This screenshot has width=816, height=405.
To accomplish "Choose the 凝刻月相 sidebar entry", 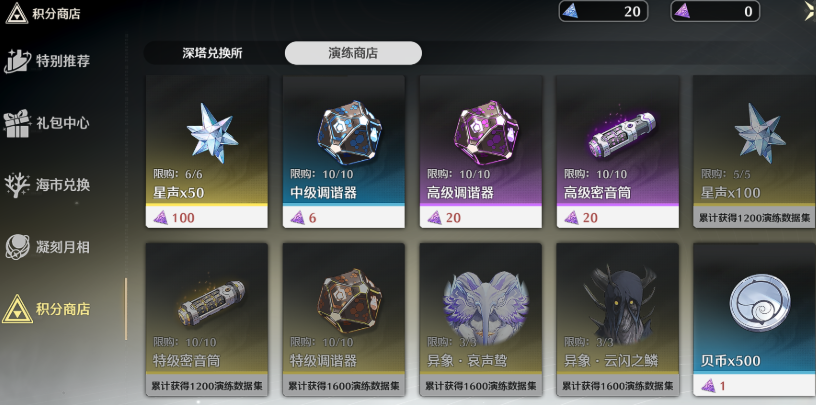I will [62, 246].
